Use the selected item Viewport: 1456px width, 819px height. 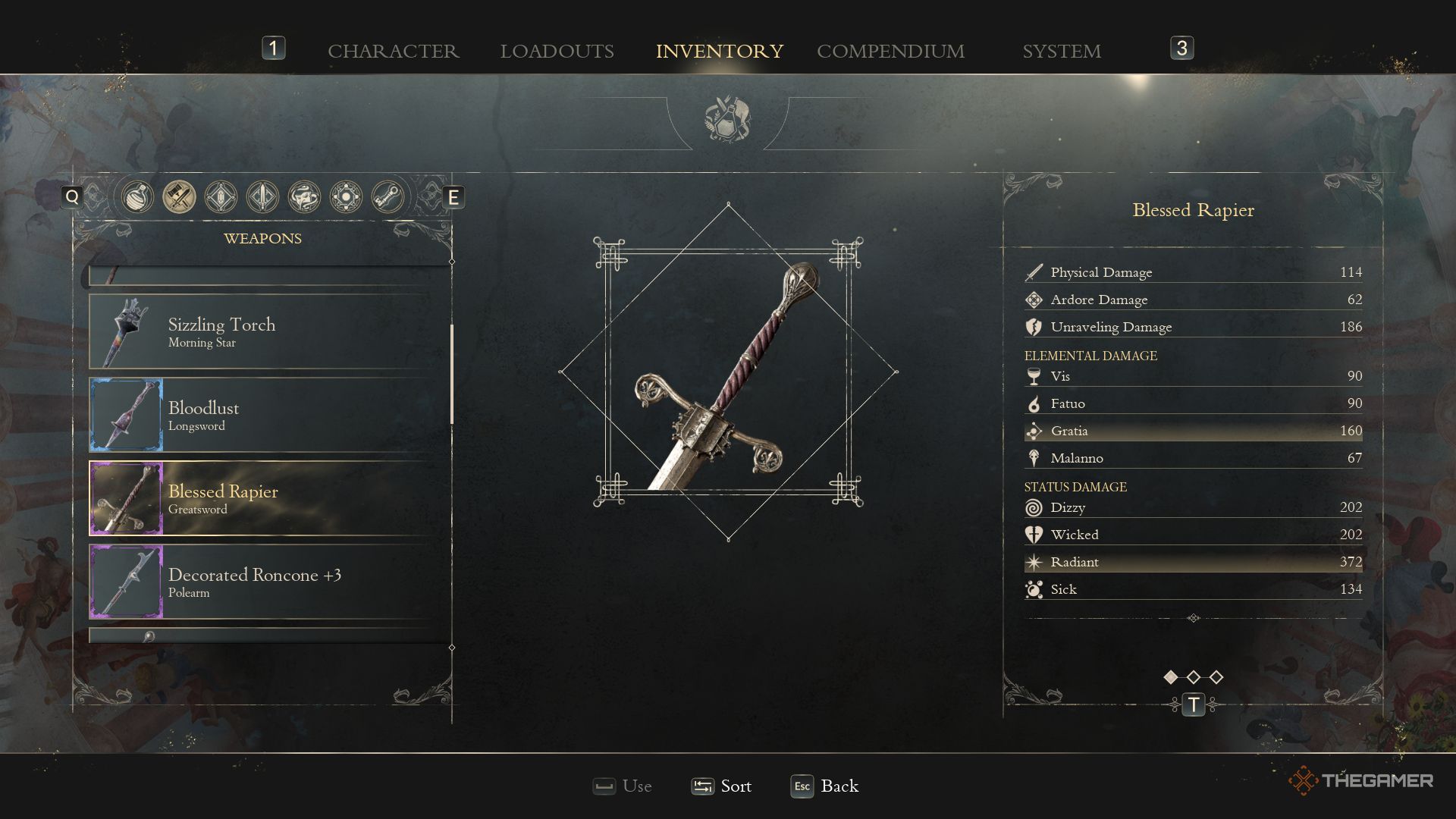[x=623, y=786]
